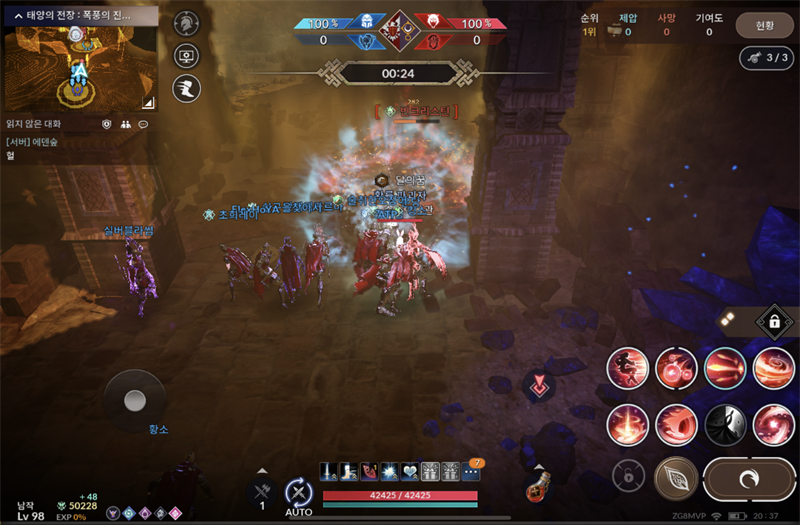Use the red health potion
The width and height of the screenshot is (800, 525).
540,490
